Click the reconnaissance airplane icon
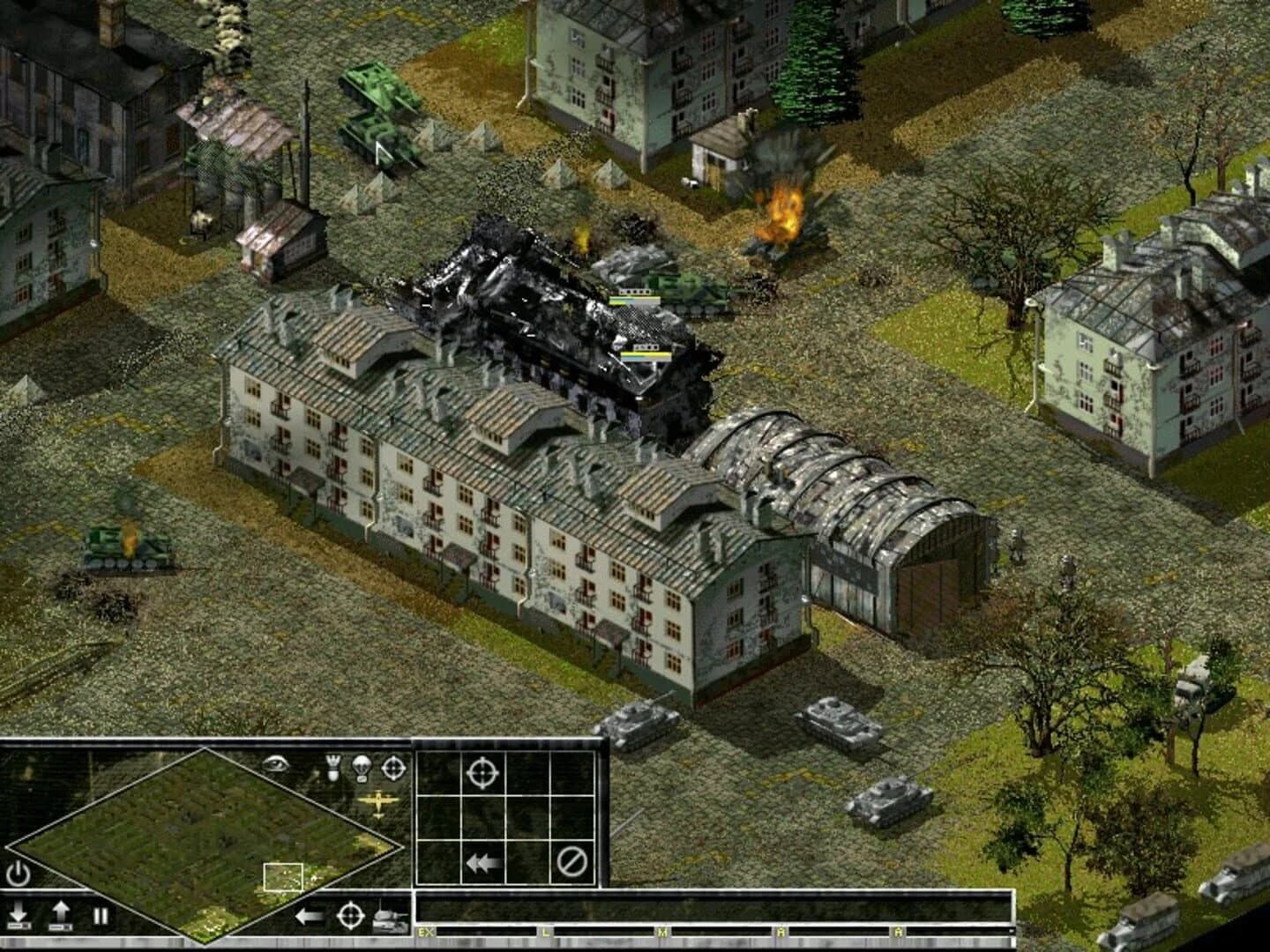 point(377,802)
